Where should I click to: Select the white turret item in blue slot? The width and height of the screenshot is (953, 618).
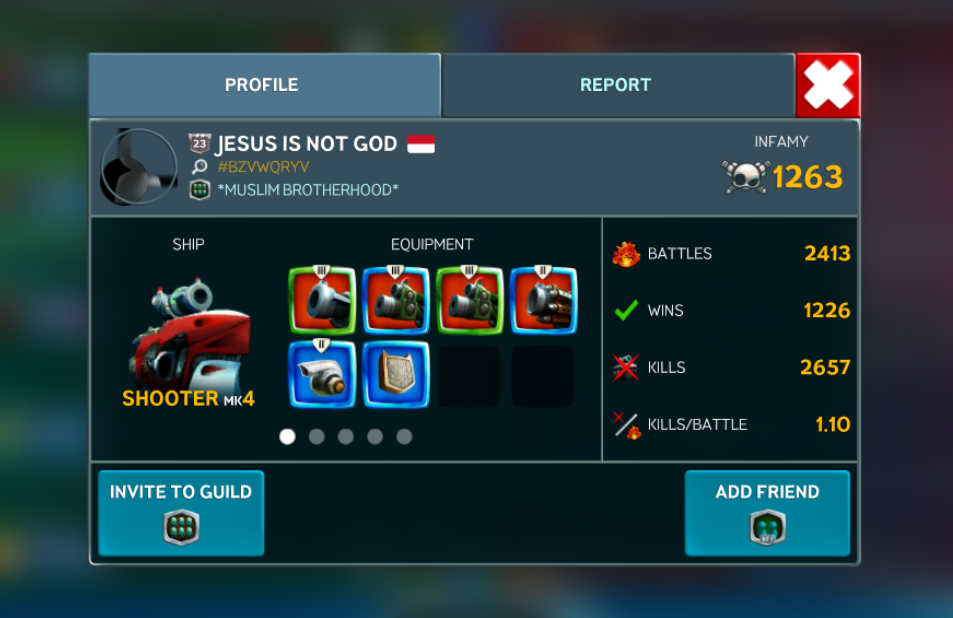pyautogui.click(x=322, y=375)
